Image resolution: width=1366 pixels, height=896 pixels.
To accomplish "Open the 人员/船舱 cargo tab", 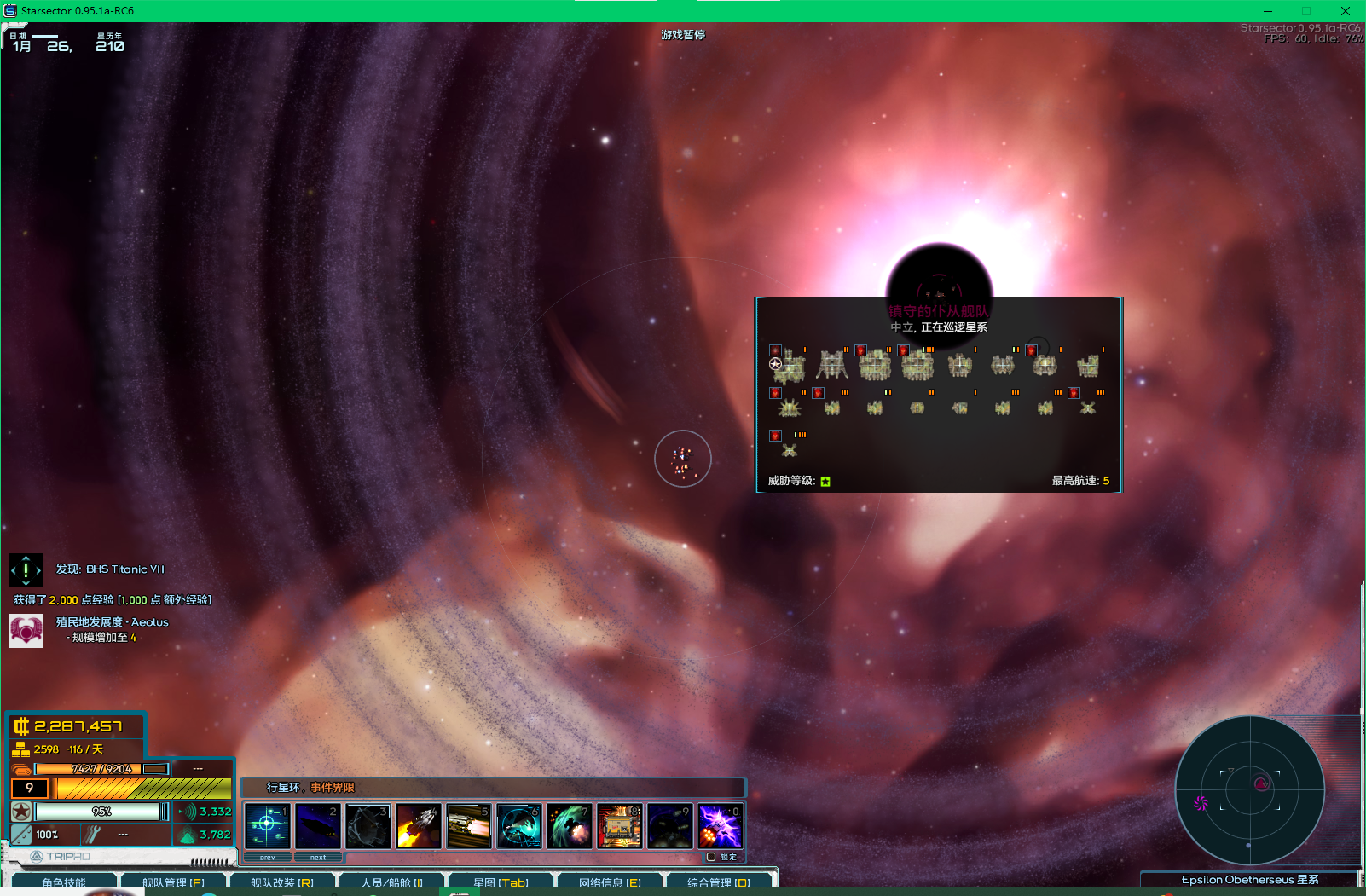I will point(392,882).
